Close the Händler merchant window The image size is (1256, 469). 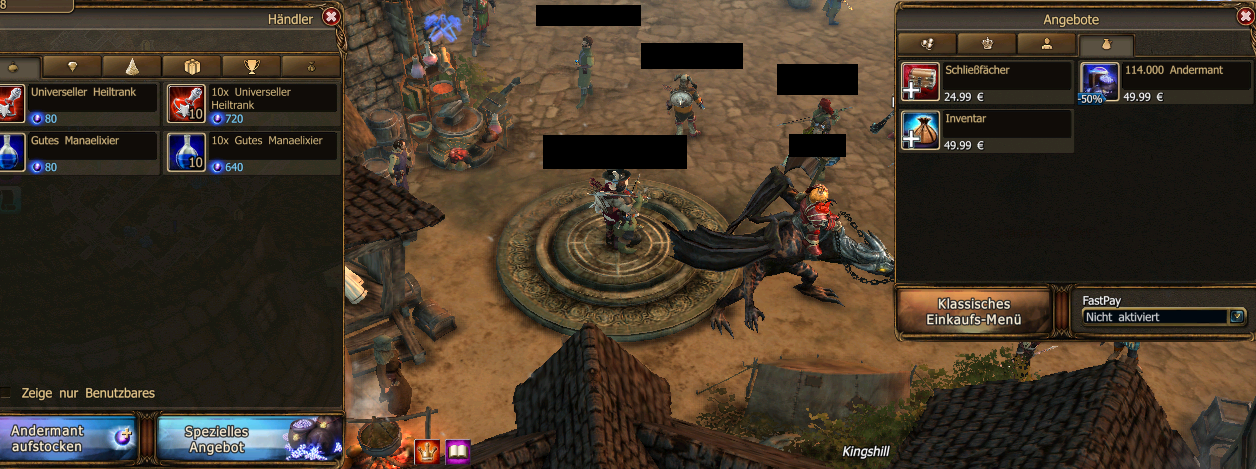[332, 16]
